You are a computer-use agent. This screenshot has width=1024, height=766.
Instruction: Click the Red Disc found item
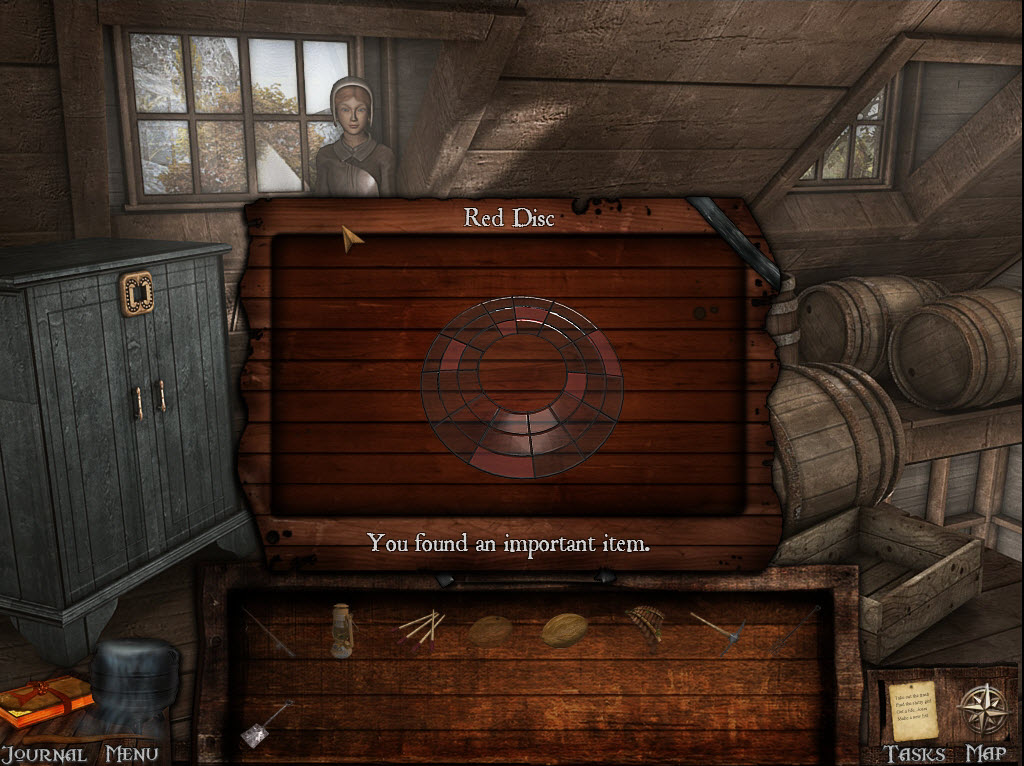click(521, 384)
